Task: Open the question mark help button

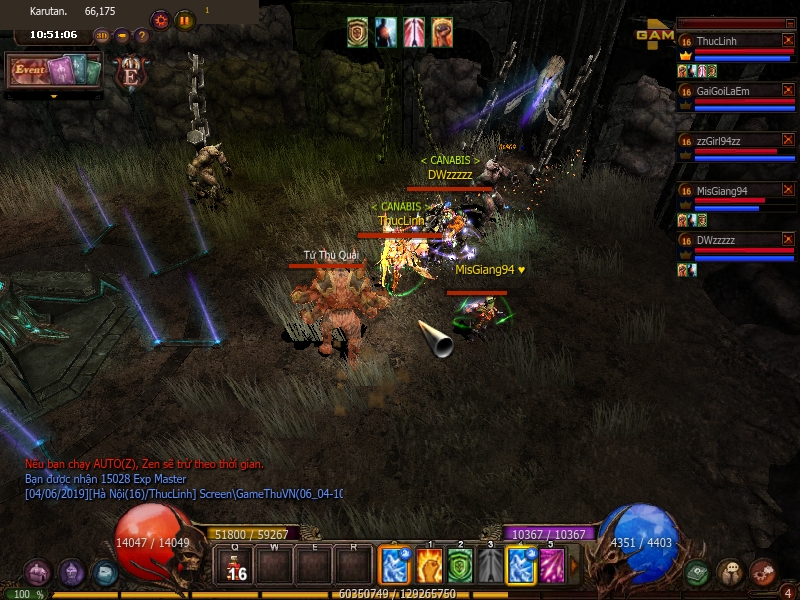Action: coord(142,35)
